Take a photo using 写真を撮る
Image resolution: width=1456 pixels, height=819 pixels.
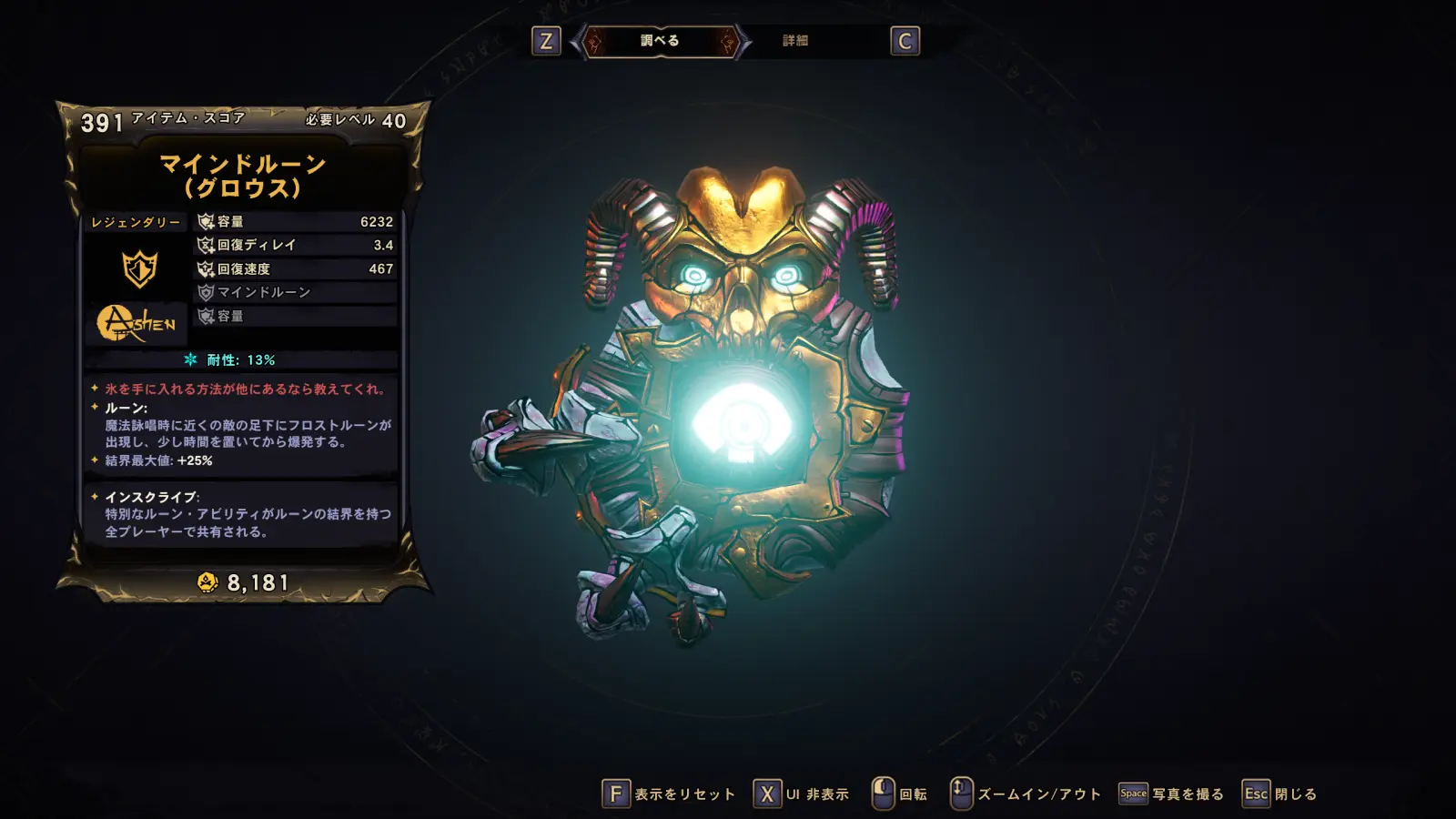1171,794
